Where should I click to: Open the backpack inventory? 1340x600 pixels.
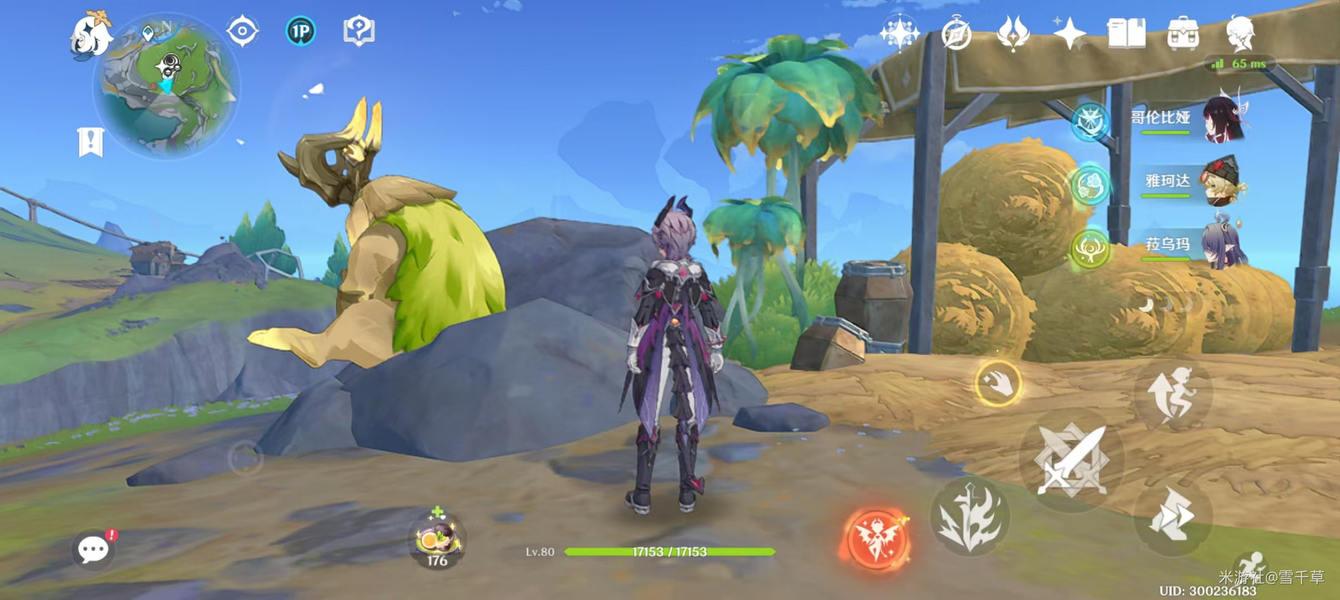[1183, 33]
